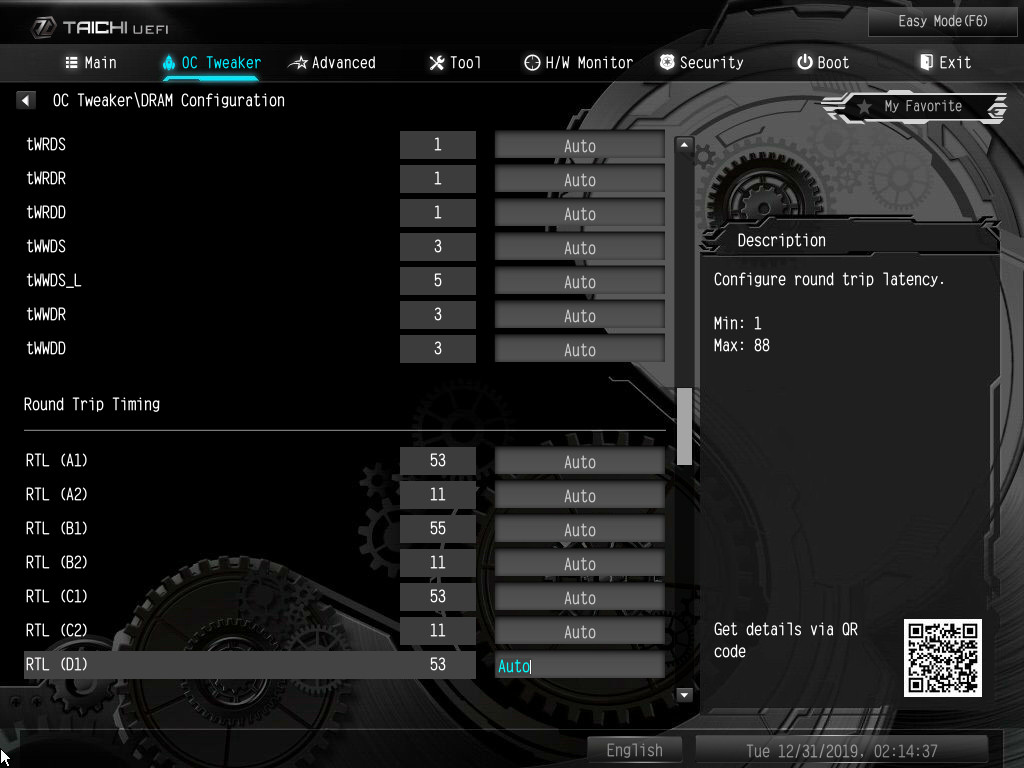Screen dimensions: 1024x768
Task: Edit the tWRDS Auto value field
Action: 579,146
